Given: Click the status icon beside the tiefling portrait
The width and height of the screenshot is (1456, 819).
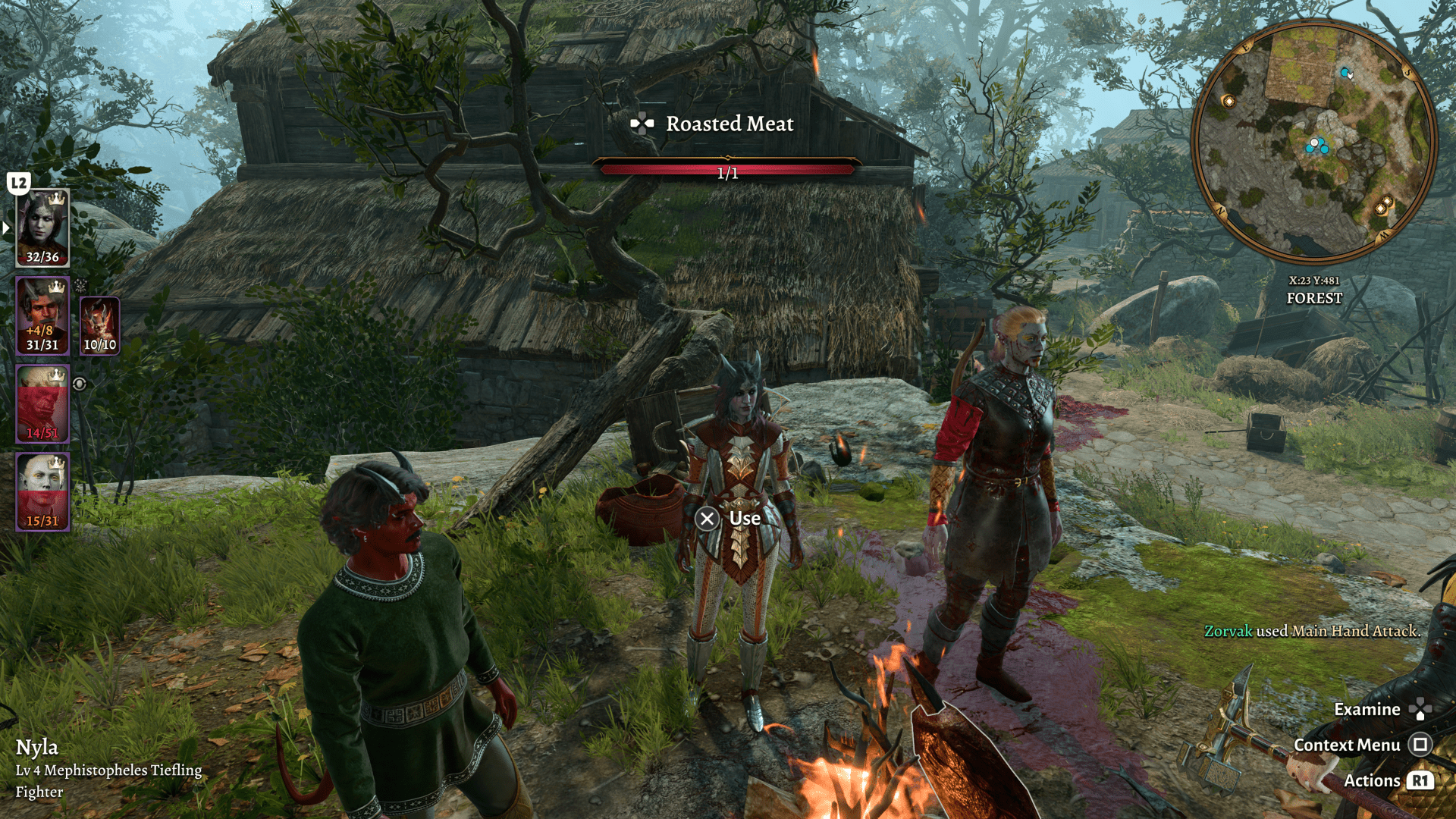Looking at the screenshot, I should click(x=80, y=285).
